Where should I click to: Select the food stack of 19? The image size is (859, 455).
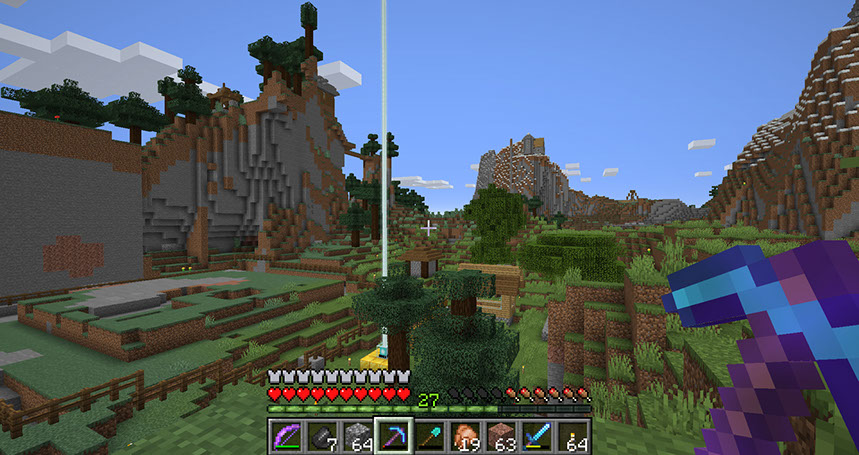pos(465,436)
